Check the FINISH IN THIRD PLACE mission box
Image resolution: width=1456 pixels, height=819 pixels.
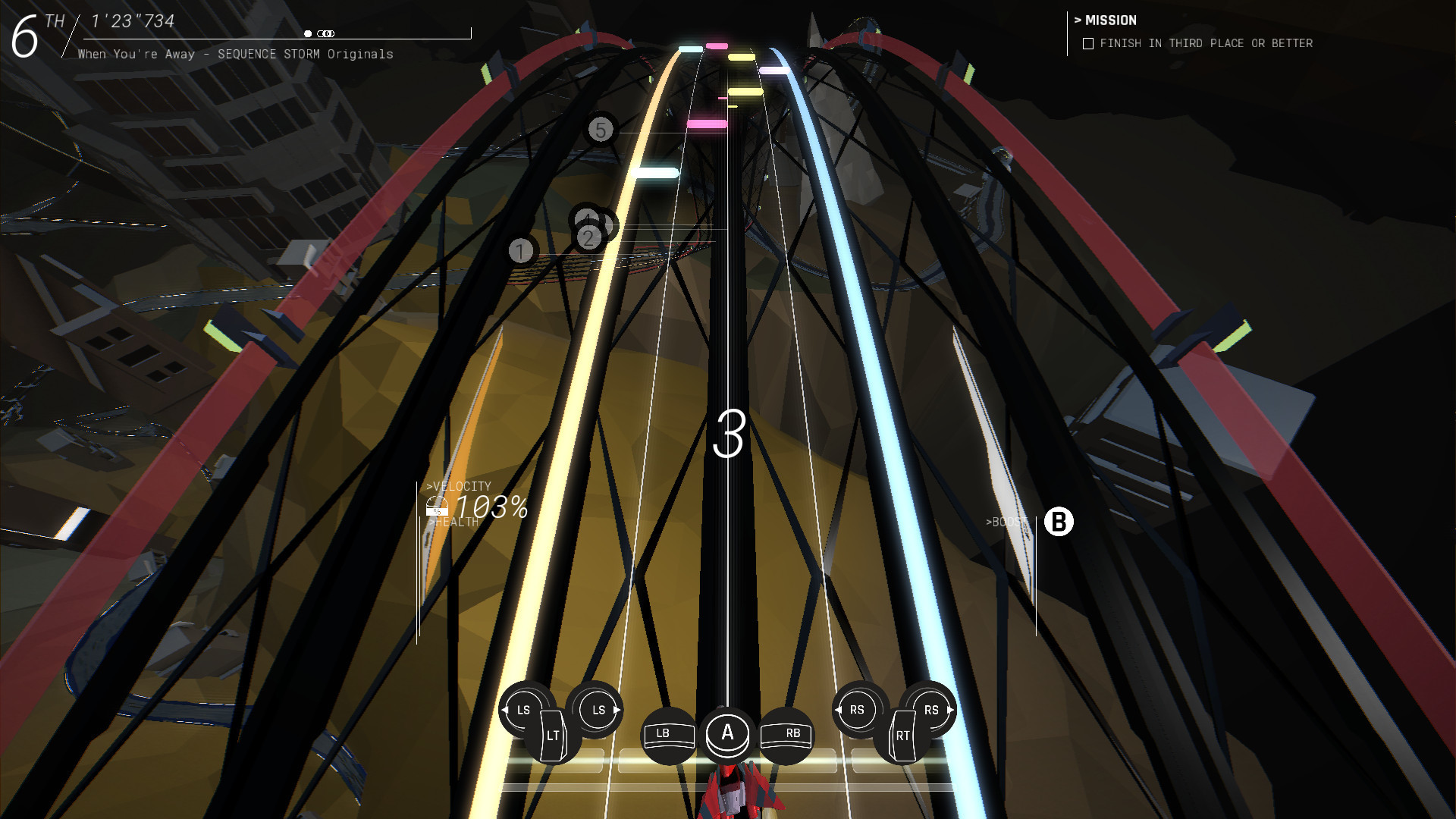coord(1087,43)
